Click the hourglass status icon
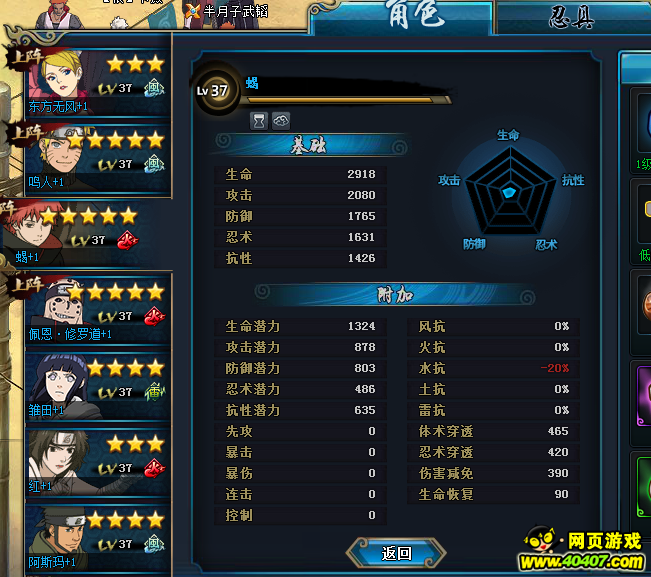The image size is (651, 577). [x=258, y=120]
